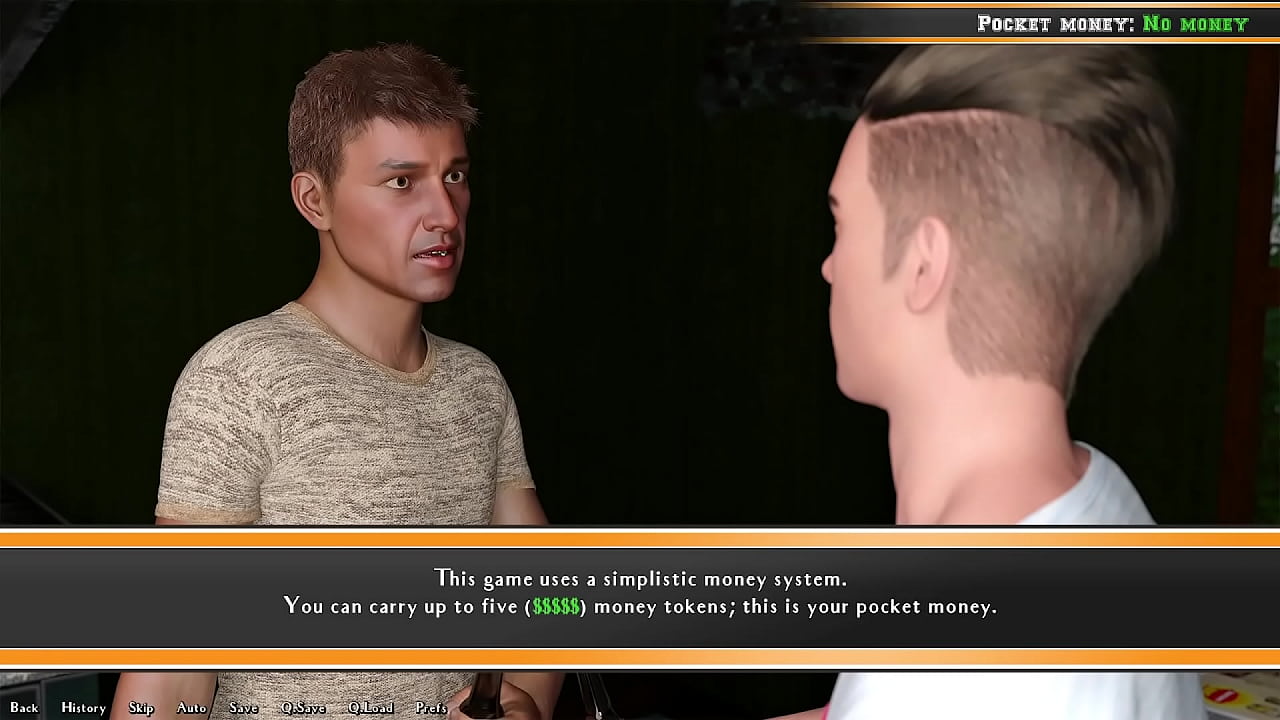
Task: Advance the money system tutorial dialogue
Action: click(x=640, y=592)
